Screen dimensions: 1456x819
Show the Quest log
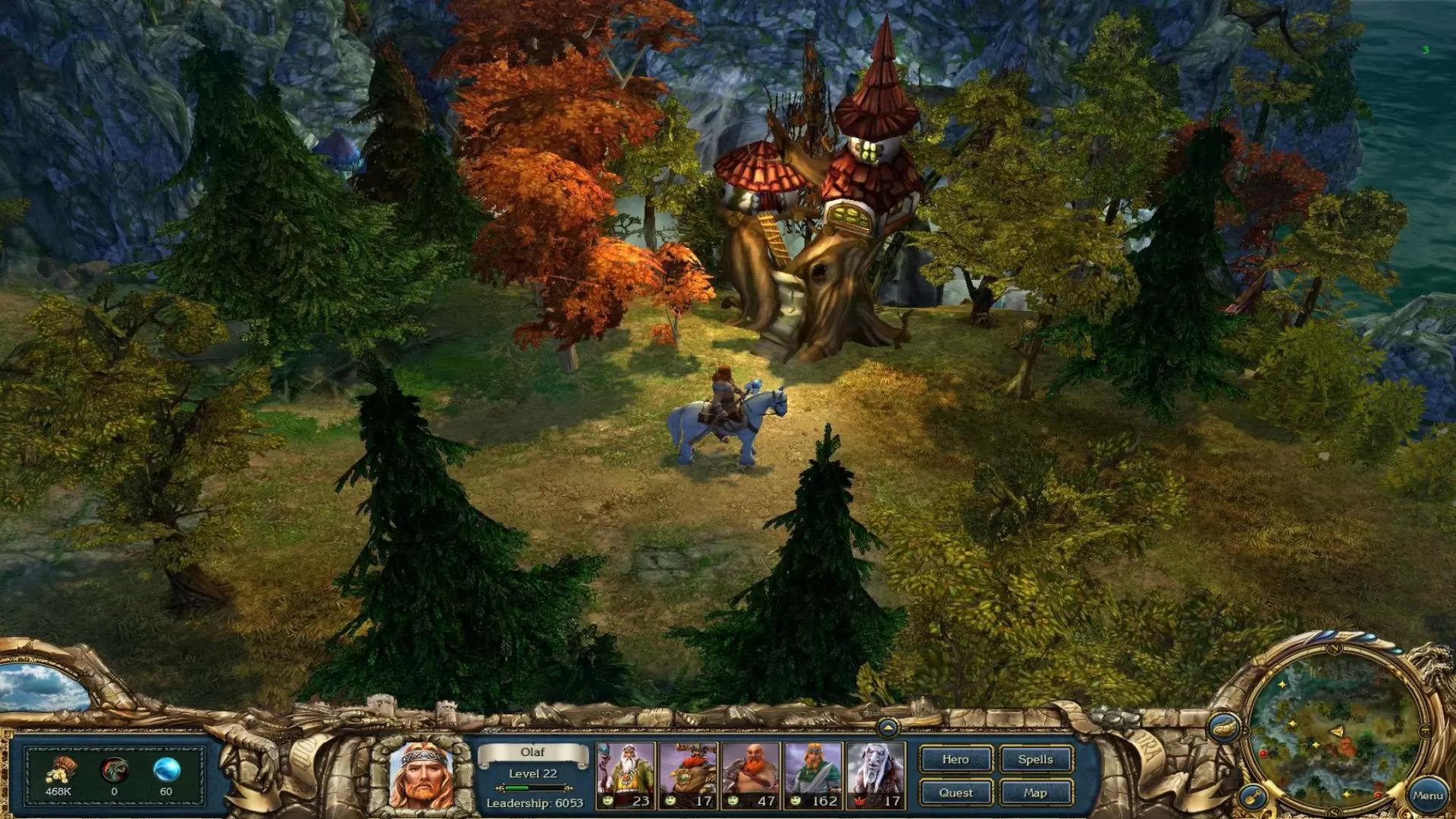955,792
